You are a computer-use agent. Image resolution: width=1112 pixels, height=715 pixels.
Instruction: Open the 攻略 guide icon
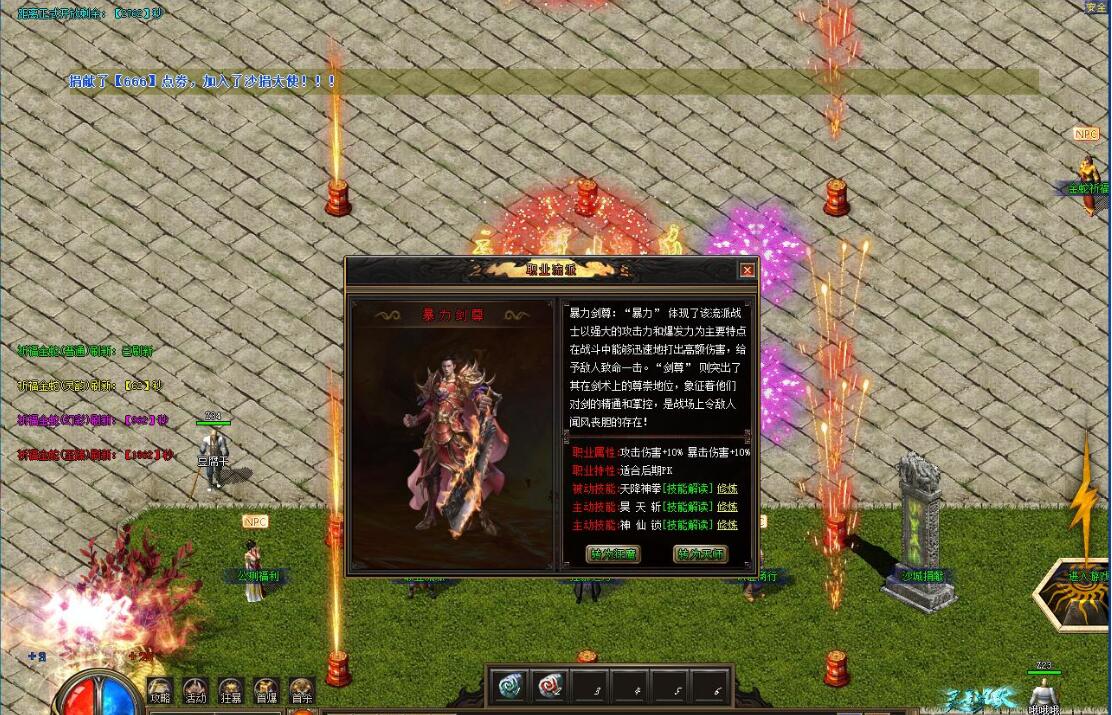point(160,691)
